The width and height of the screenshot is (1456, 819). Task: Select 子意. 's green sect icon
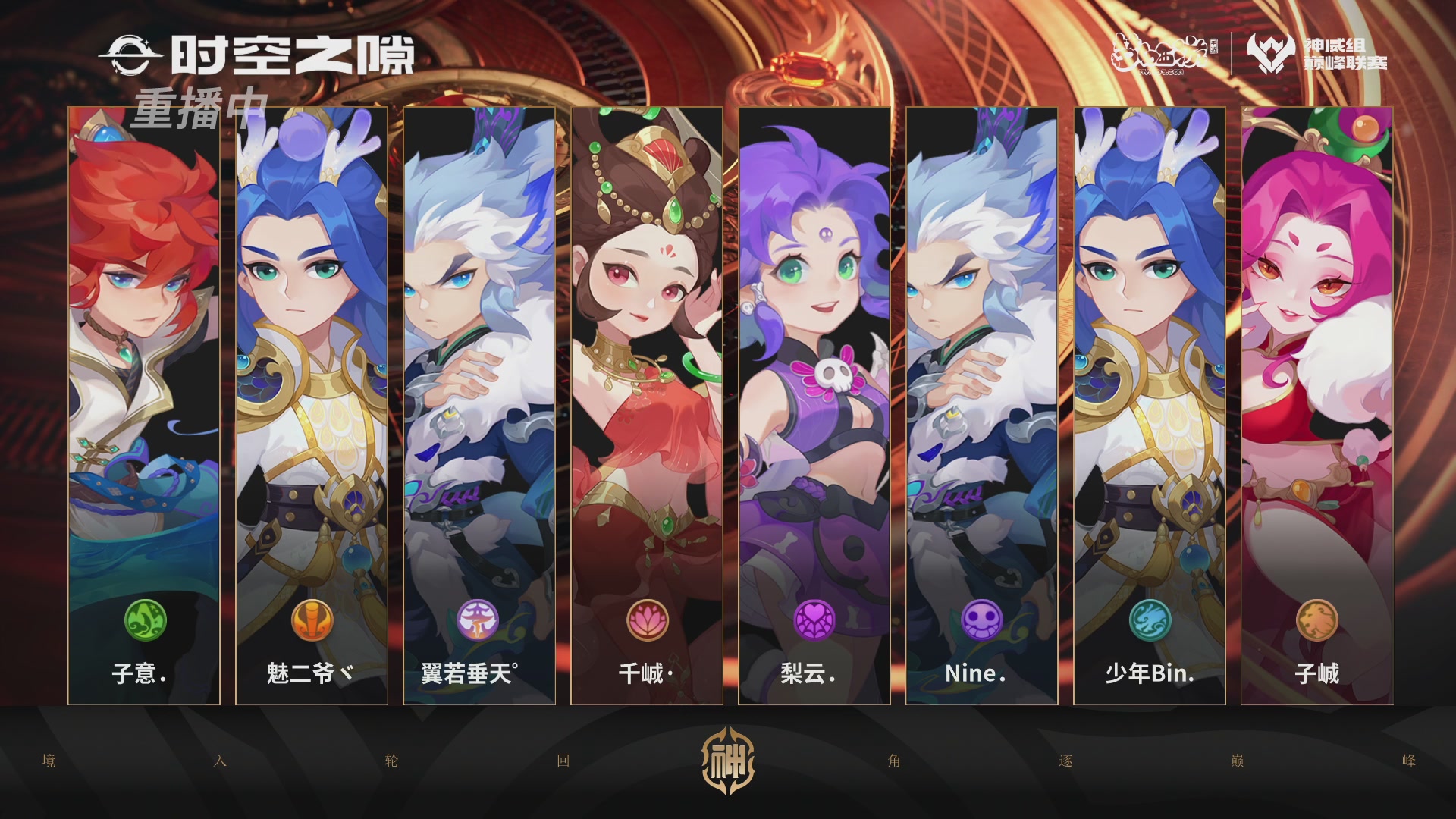144,622
